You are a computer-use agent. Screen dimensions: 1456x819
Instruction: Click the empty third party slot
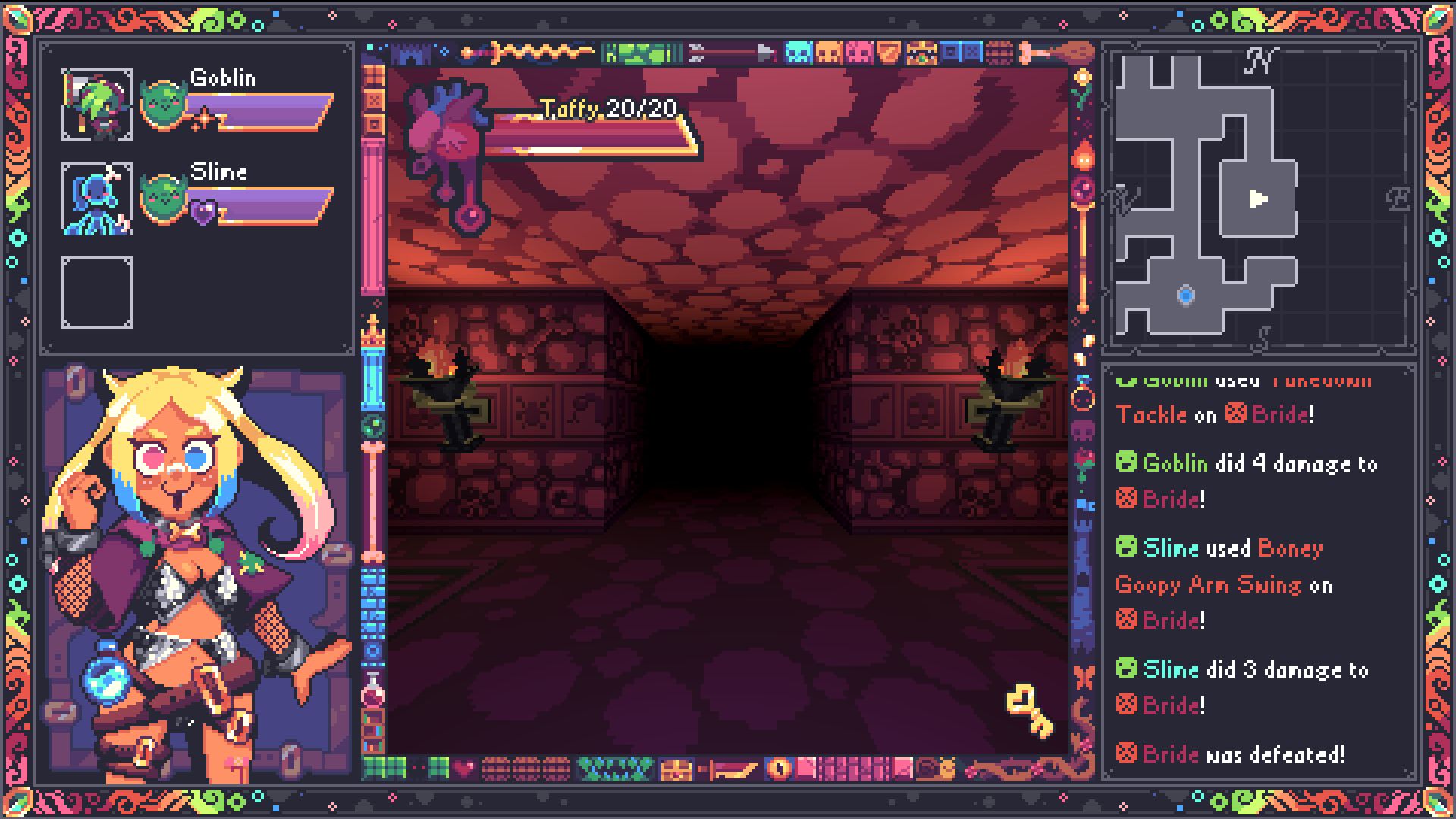tap(97, 293)
